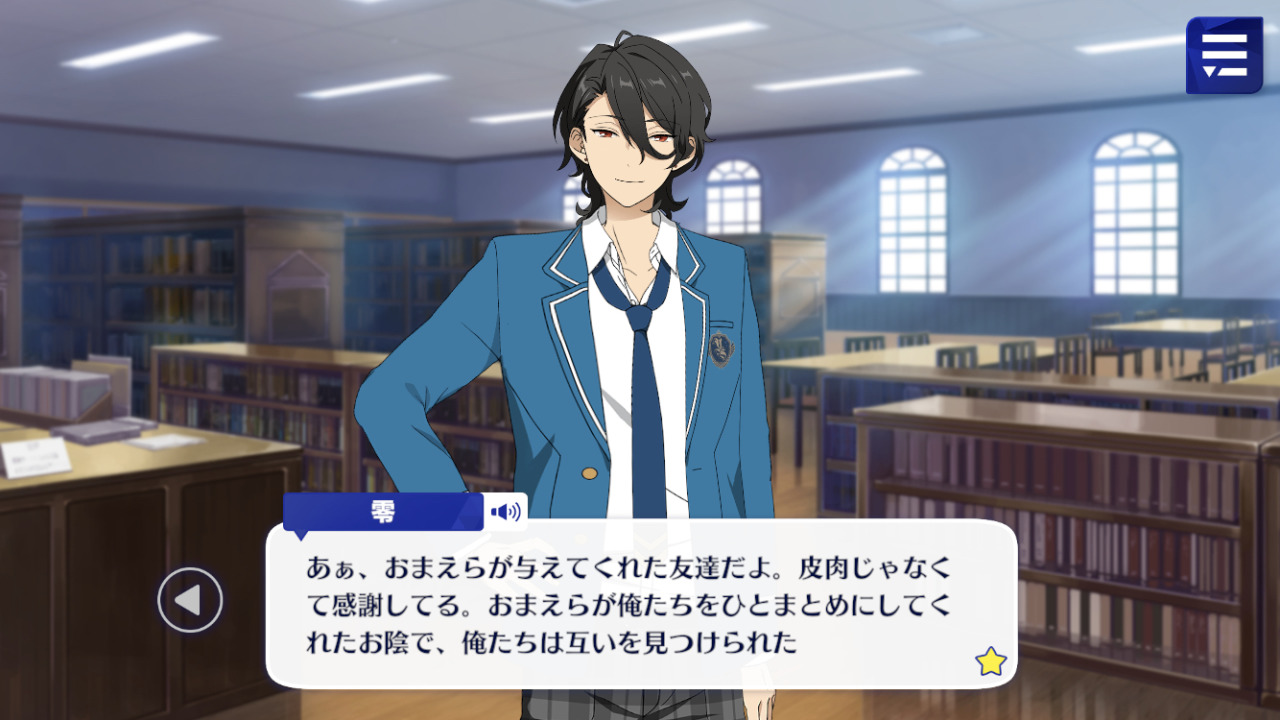Open the story menu in the top corner
Image resolution: width=1280 pixels, height=720 pixels.
coord(1224,56)
